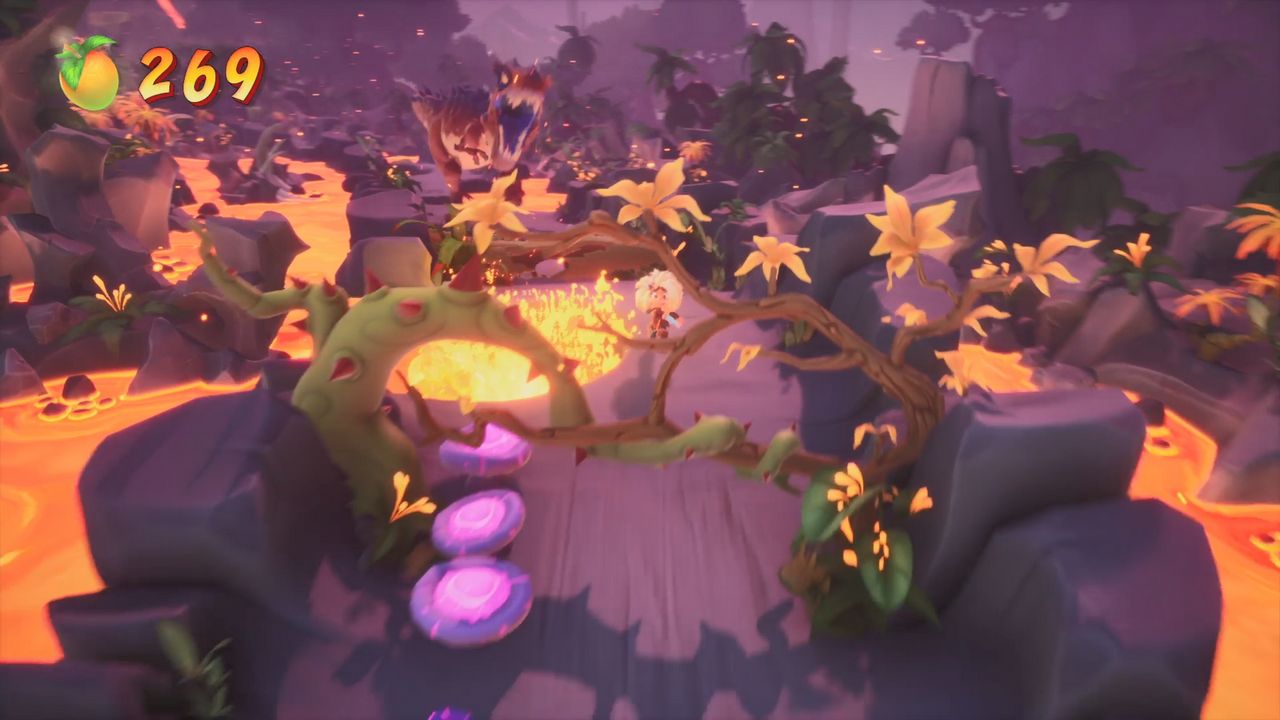
Task: Click the red thorn on the vine arch
Action: (408, 307)
